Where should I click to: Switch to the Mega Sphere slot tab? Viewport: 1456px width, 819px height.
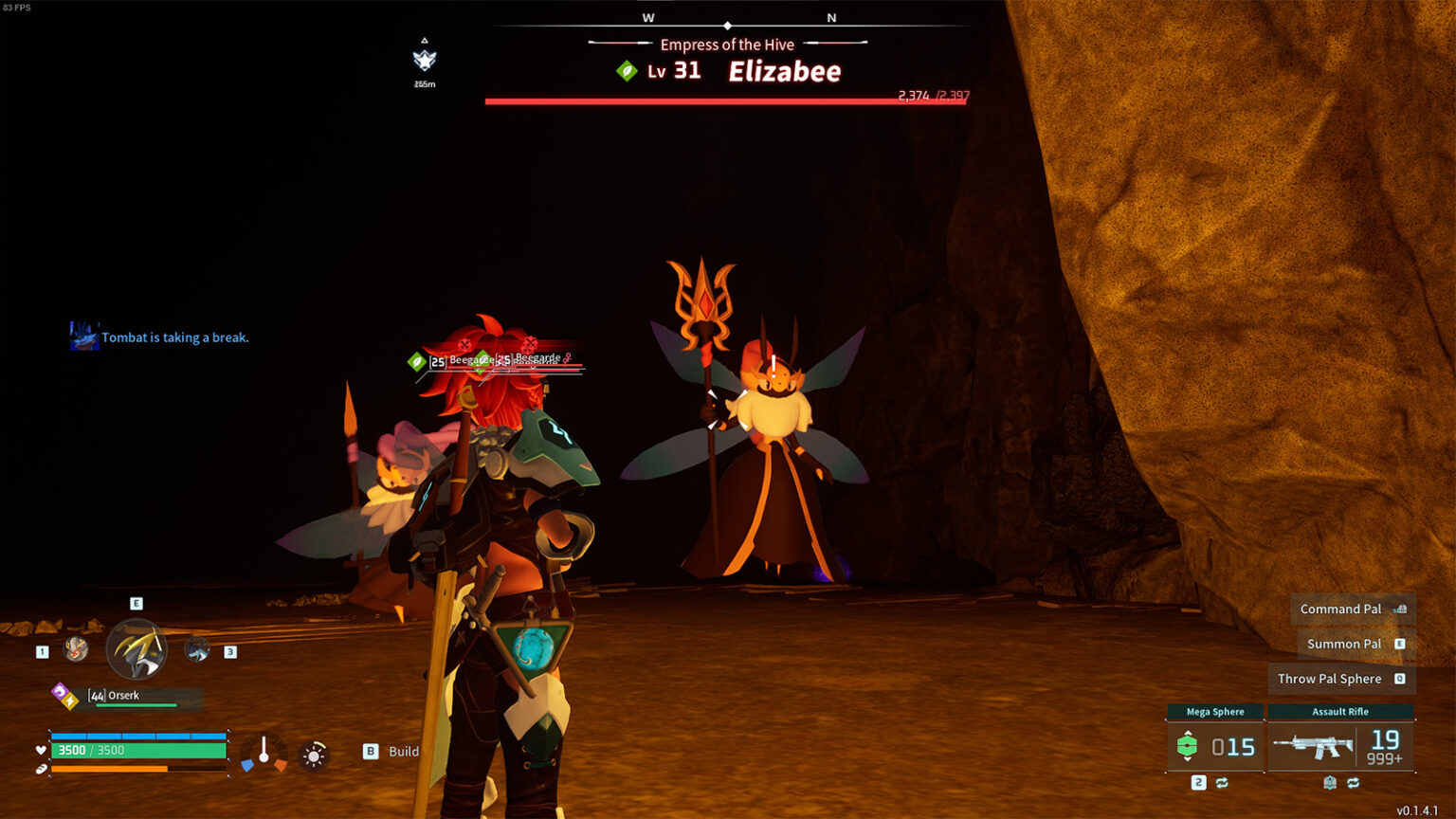1216,711
